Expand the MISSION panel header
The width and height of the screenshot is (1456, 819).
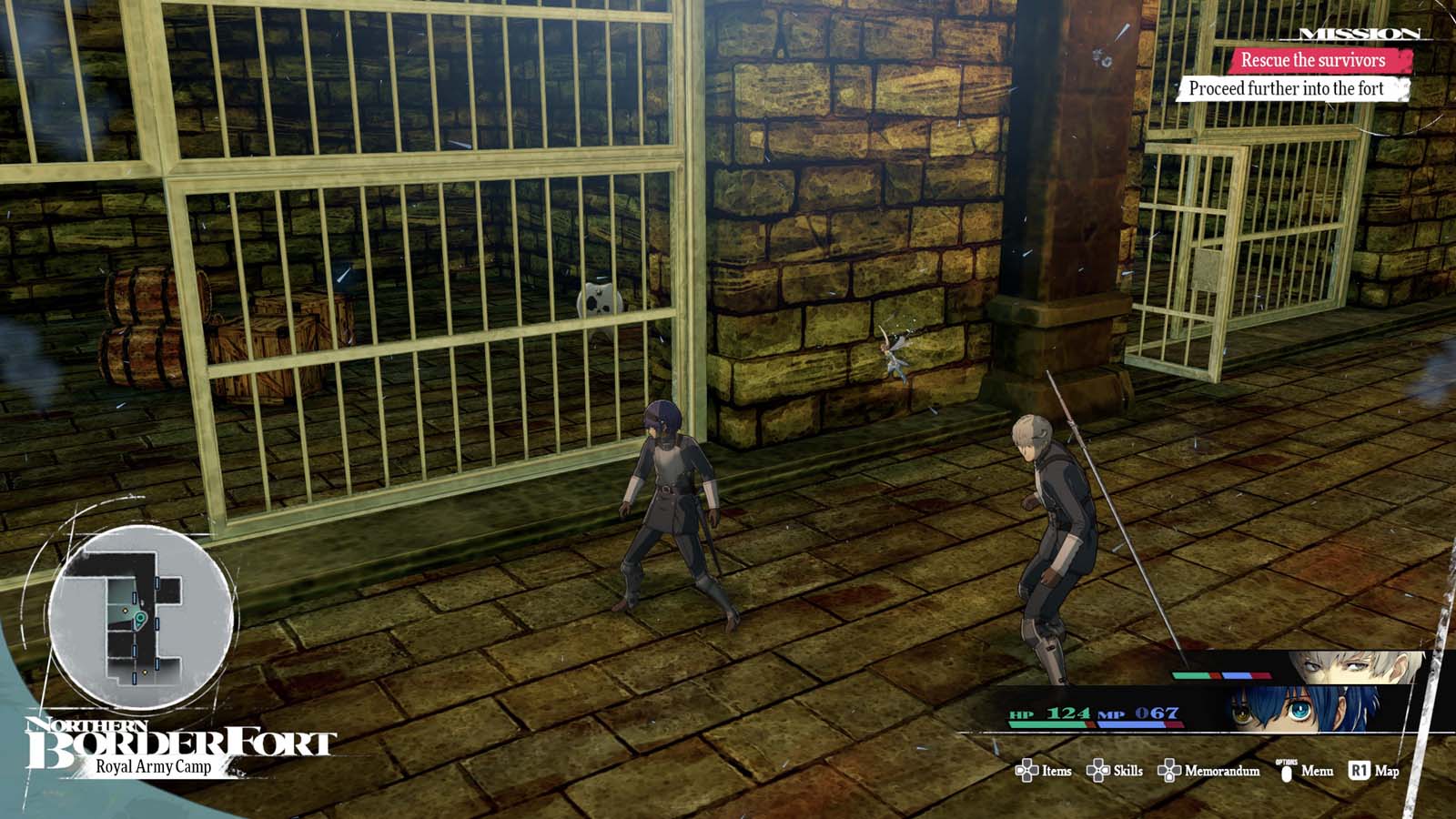click(x=1359, y=32)
